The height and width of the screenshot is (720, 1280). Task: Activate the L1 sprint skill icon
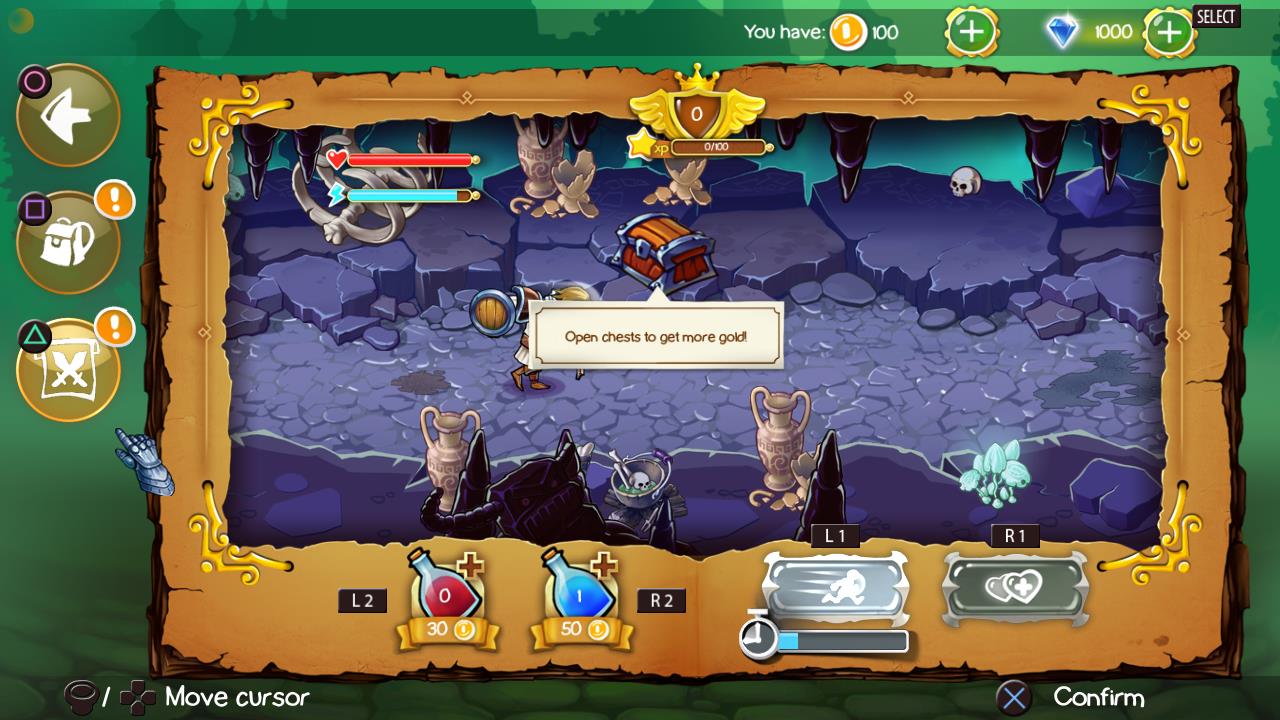(x=838, y=589)
